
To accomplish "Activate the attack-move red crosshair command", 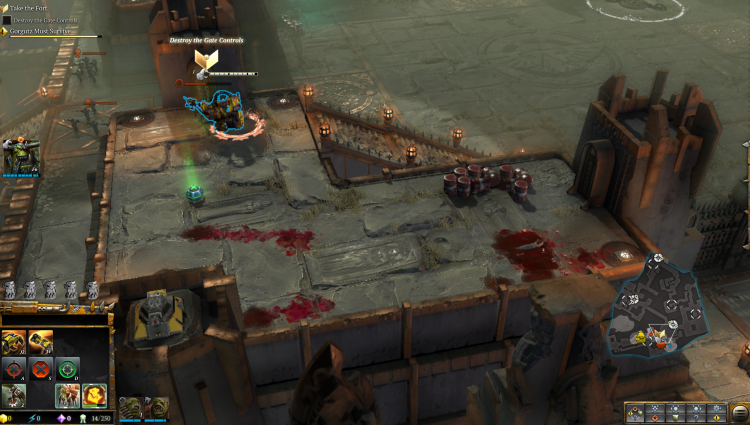I will click(x=14, y=368).
